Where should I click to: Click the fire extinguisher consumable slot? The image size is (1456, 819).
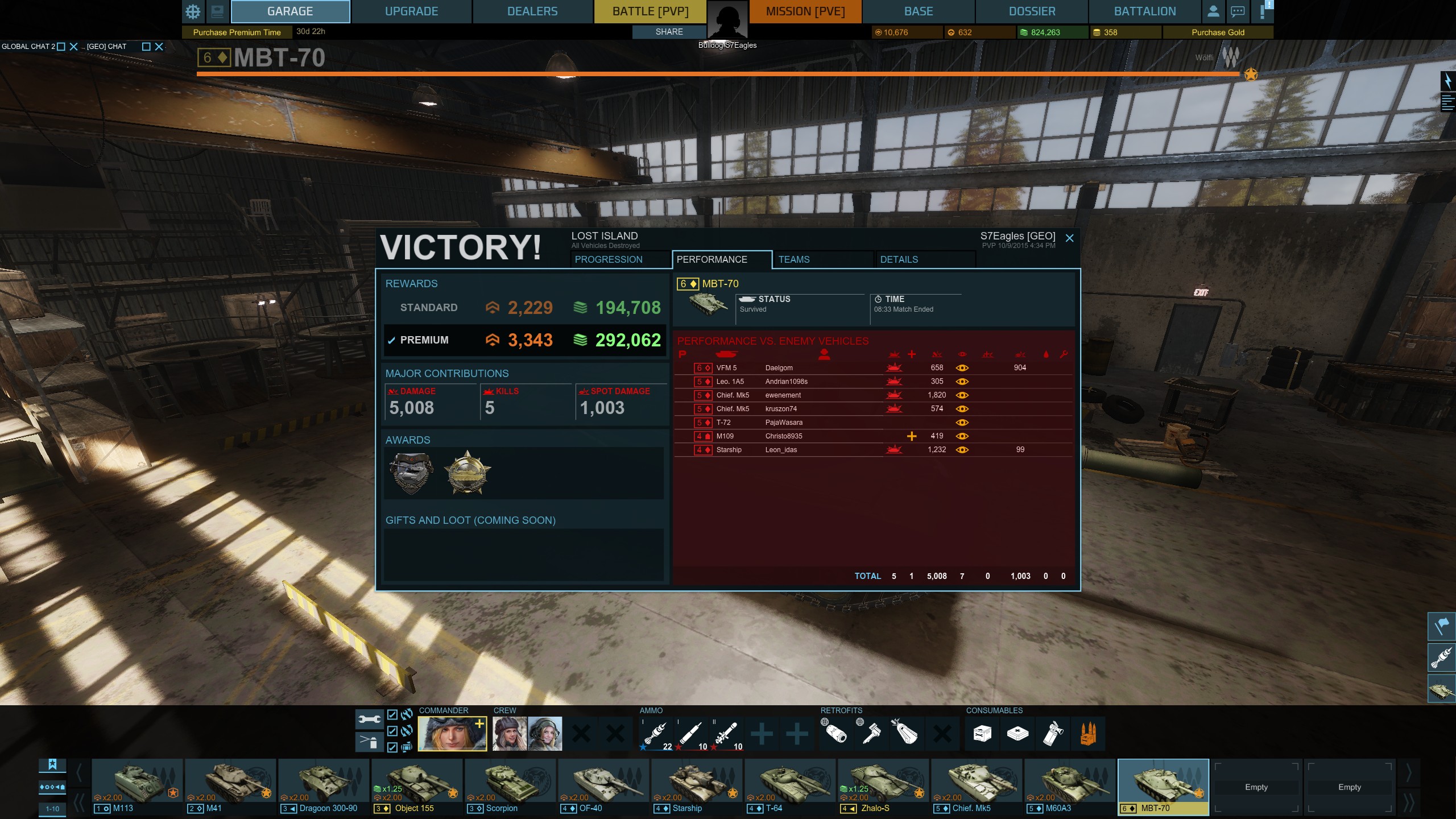click(x=1053, y=734)
